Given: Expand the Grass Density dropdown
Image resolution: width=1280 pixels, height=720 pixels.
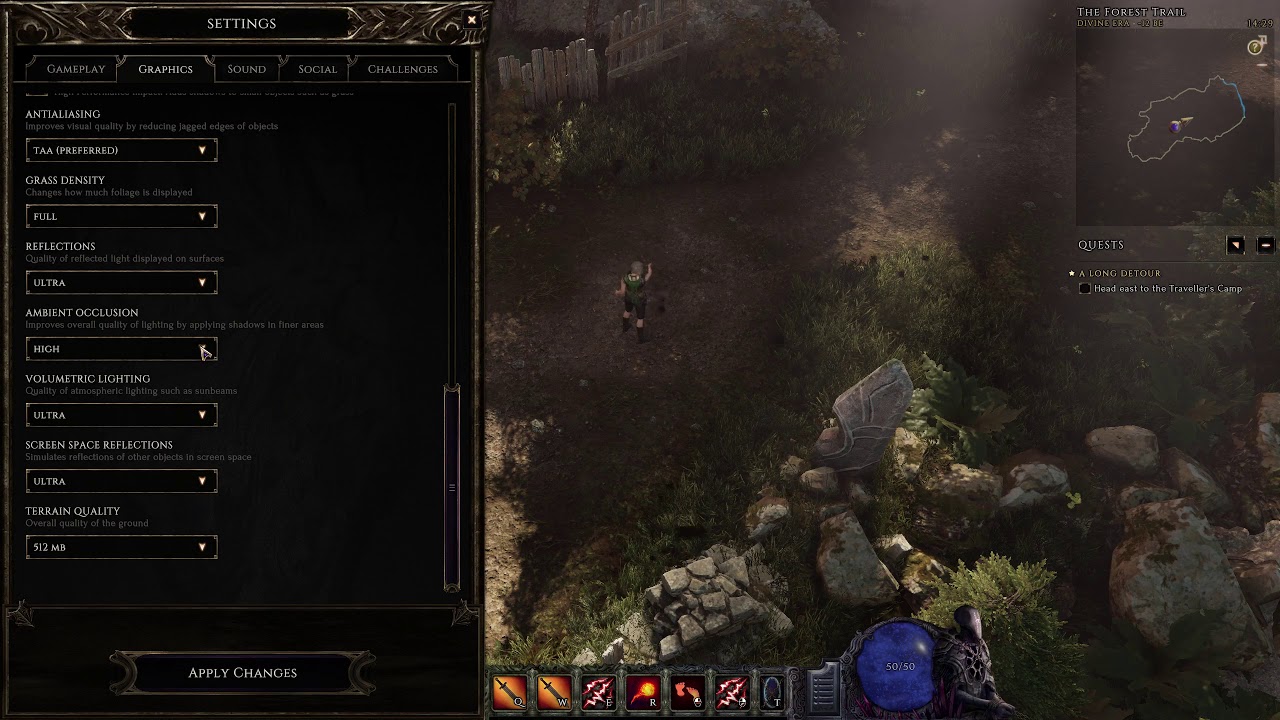Looking at the screenshot, I should coord(121,216).
